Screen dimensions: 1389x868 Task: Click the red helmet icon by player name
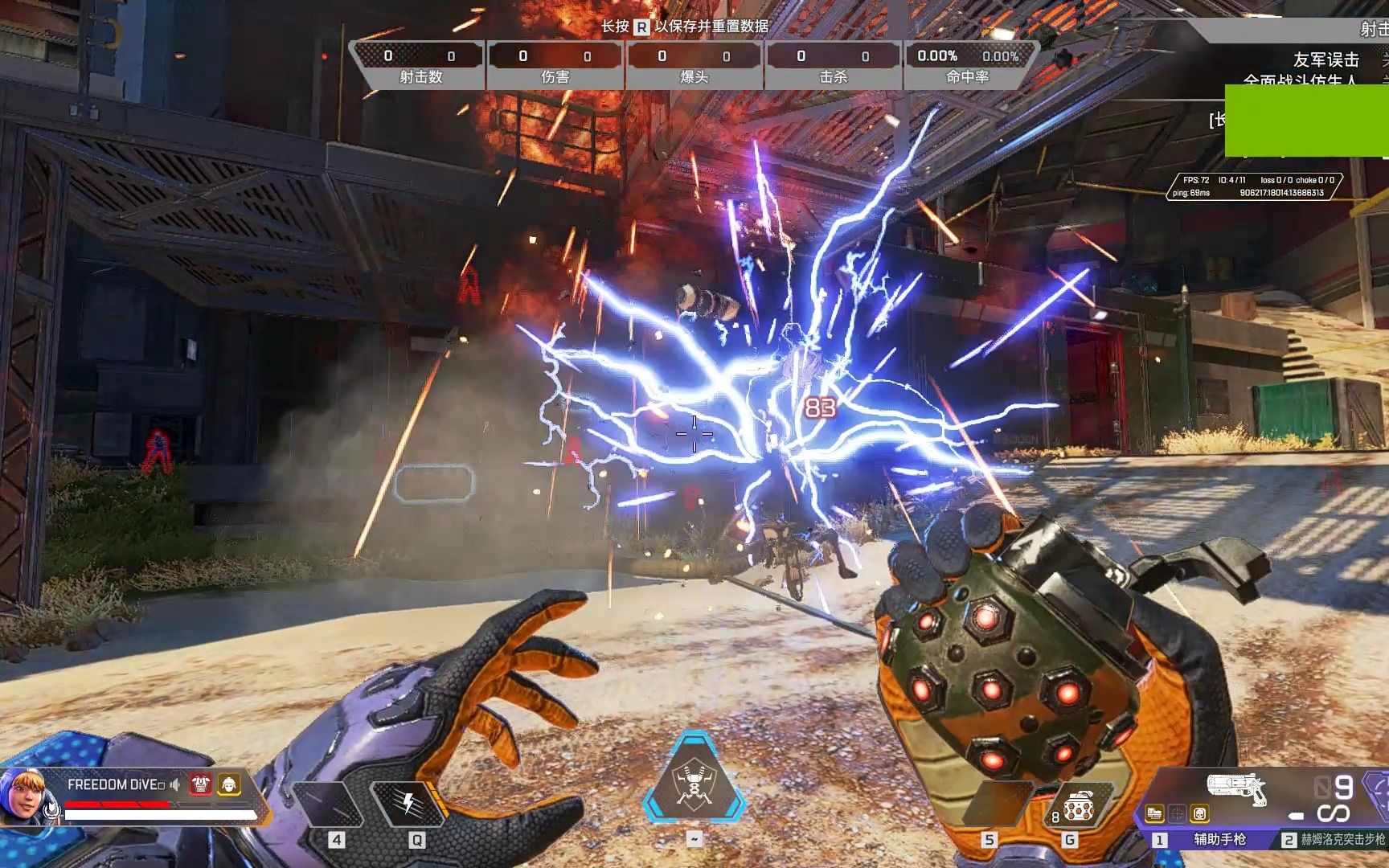[x=200, y=784]
